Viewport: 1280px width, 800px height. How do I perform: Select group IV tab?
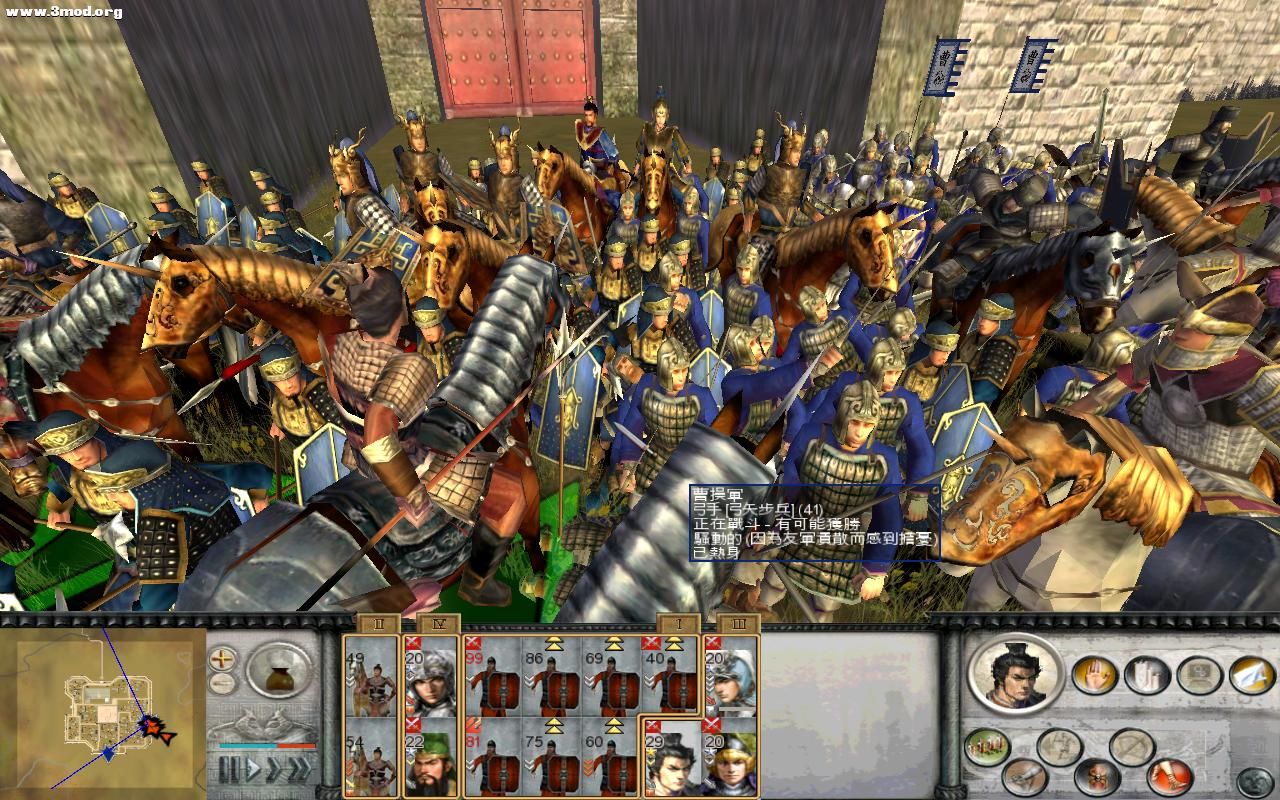click(435, 625)
